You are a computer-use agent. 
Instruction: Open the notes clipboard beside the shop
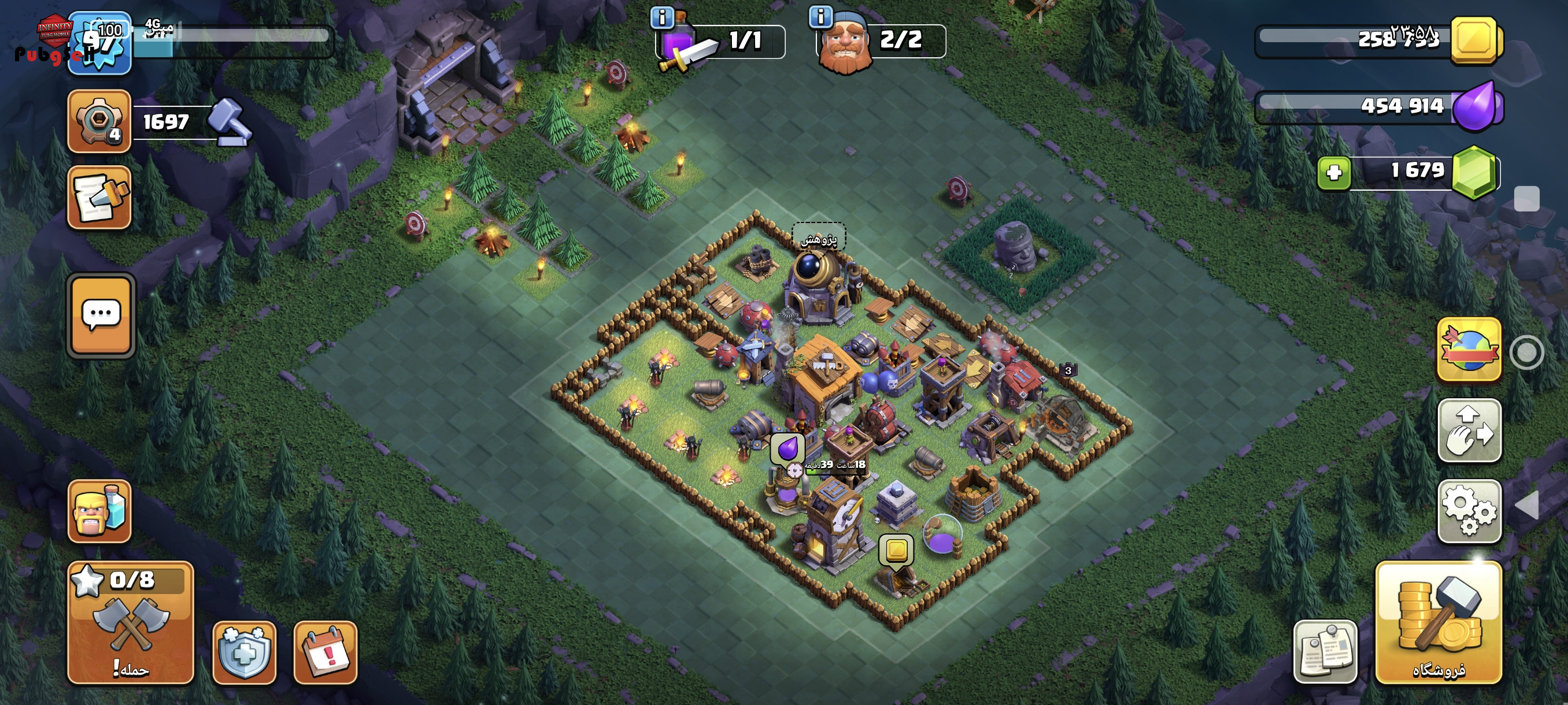coord(1325,652)
